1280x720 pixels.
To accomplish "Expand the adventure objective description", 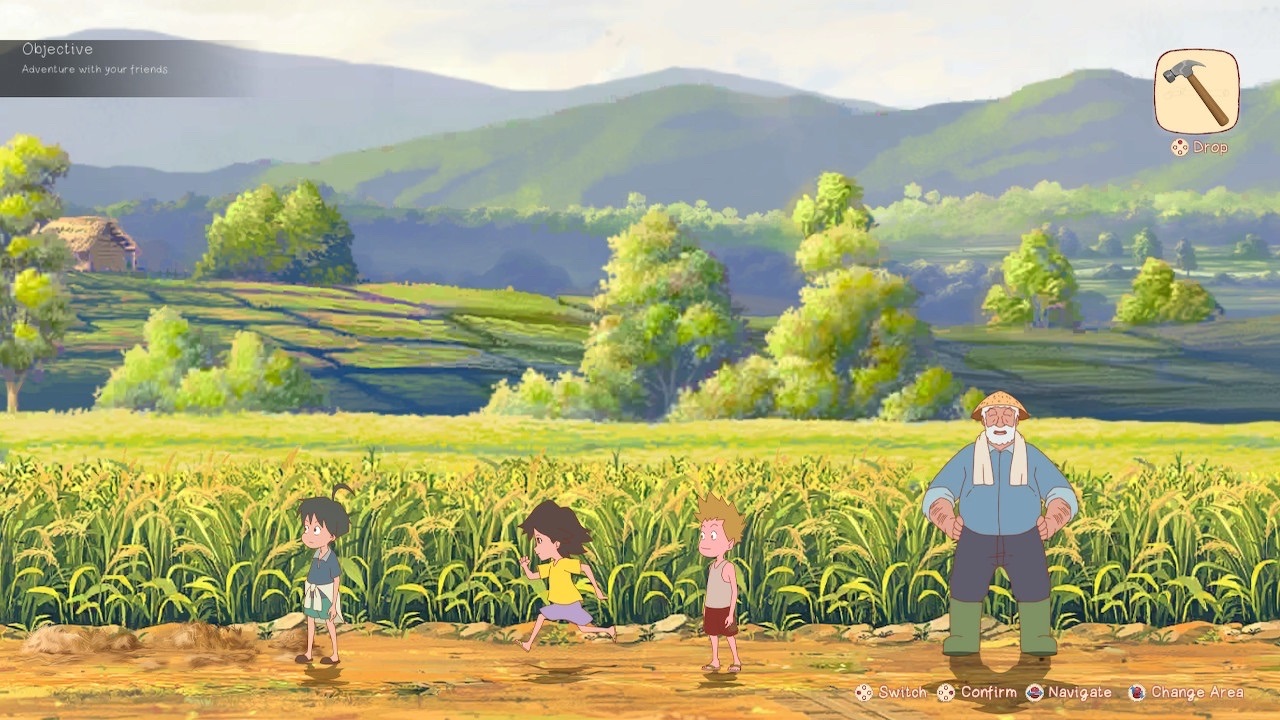I will click(x=94, y=70).
